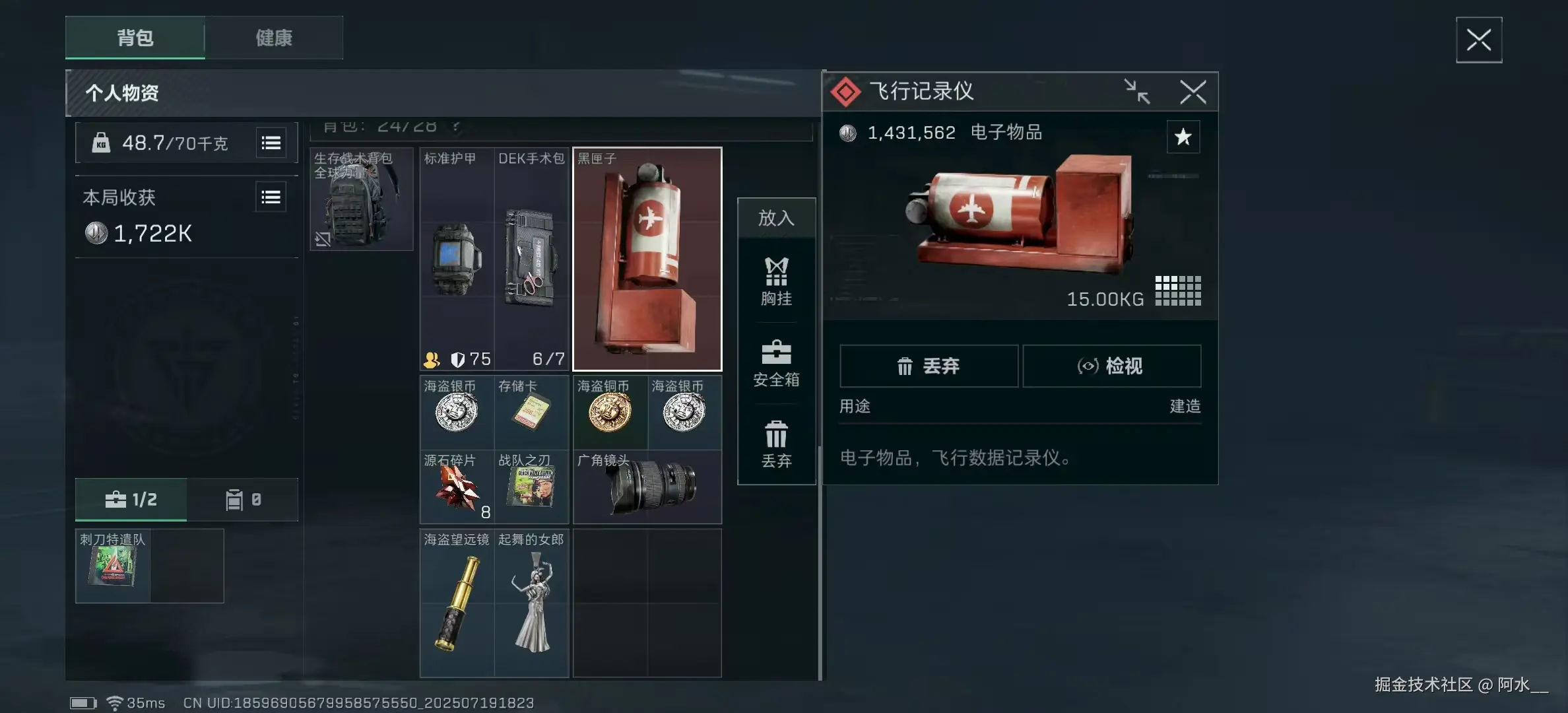Image resolution: width=1568 pixels, height=713 pixels.
Task: Select the 刺刀特遣队 item thumbnail
Action: point(113,566)
